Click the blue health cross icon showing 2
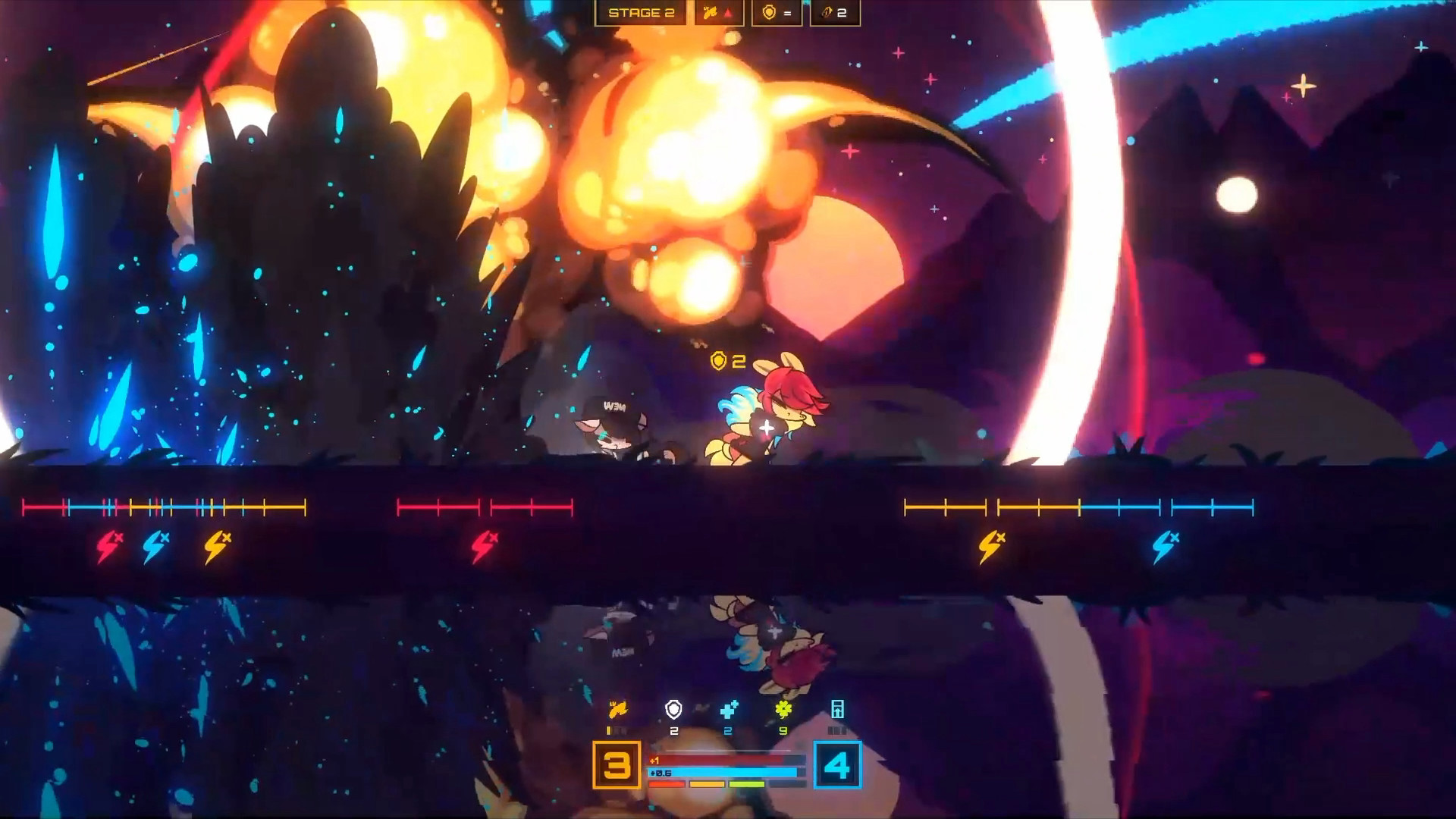1456x819 pixels. point(729,708)
